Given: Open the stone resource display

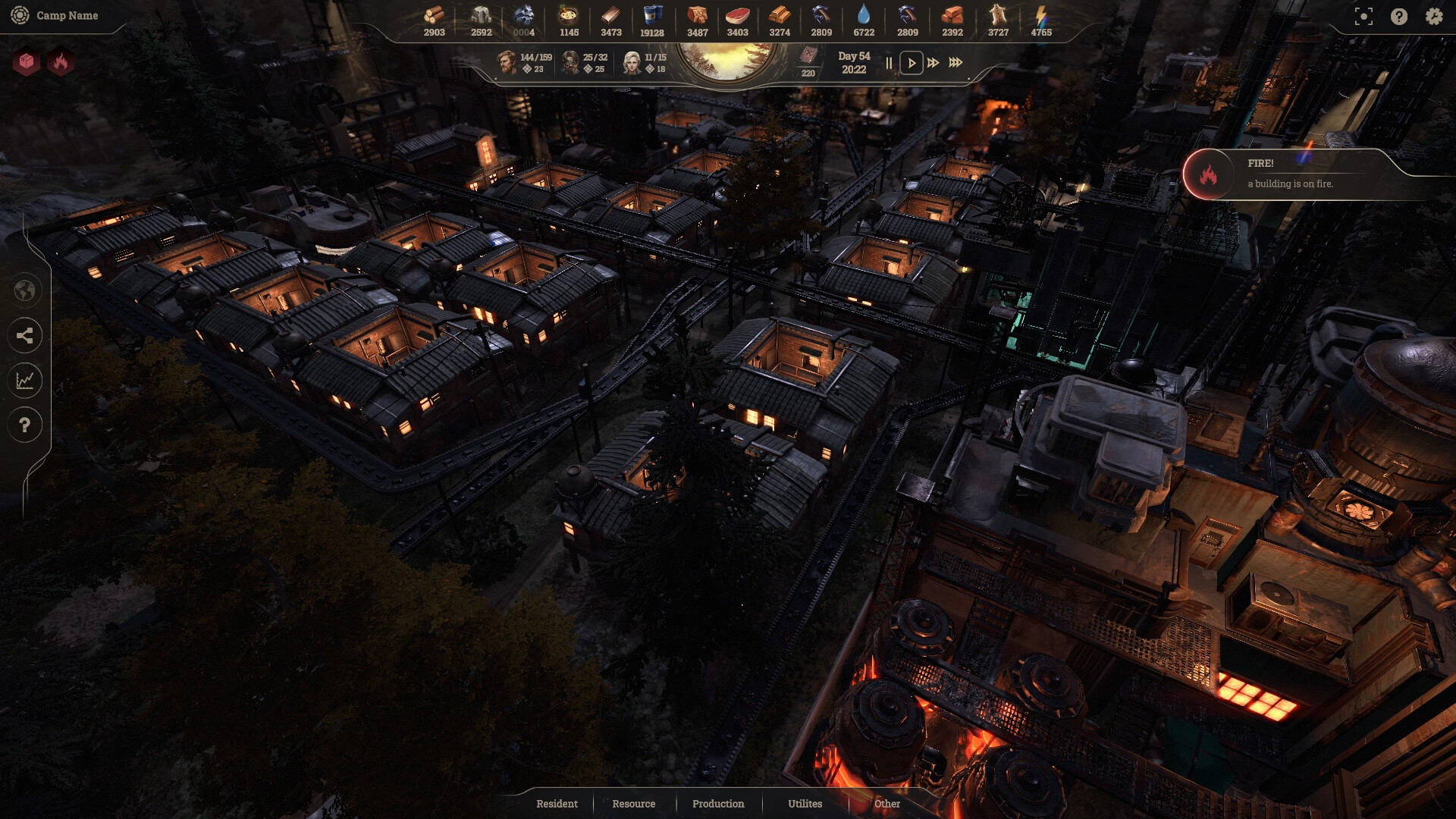Looking at the screenshot, I should (x=482, y=13).
